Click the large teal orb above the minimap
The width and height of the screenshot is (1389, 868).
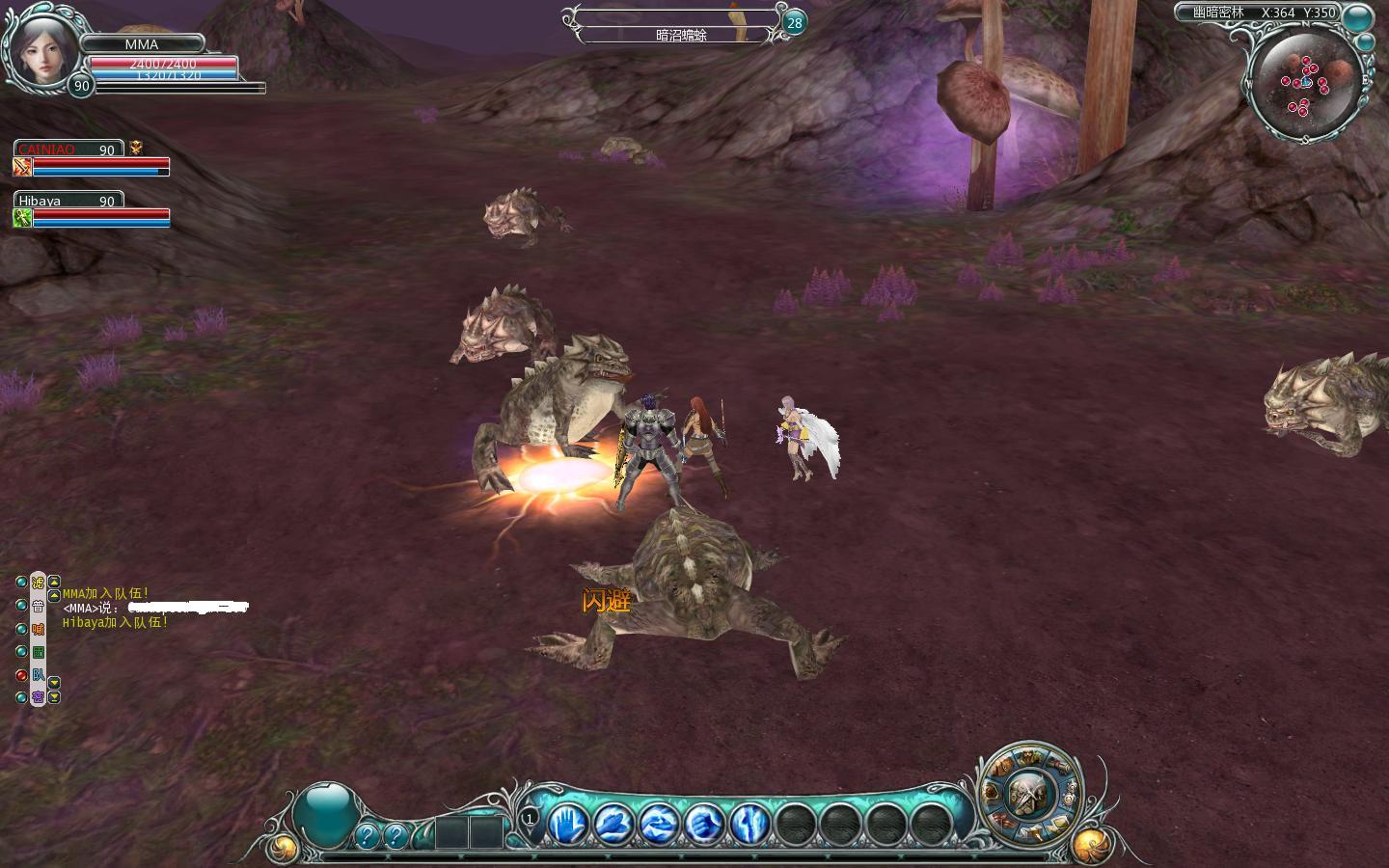(1359, 16)
